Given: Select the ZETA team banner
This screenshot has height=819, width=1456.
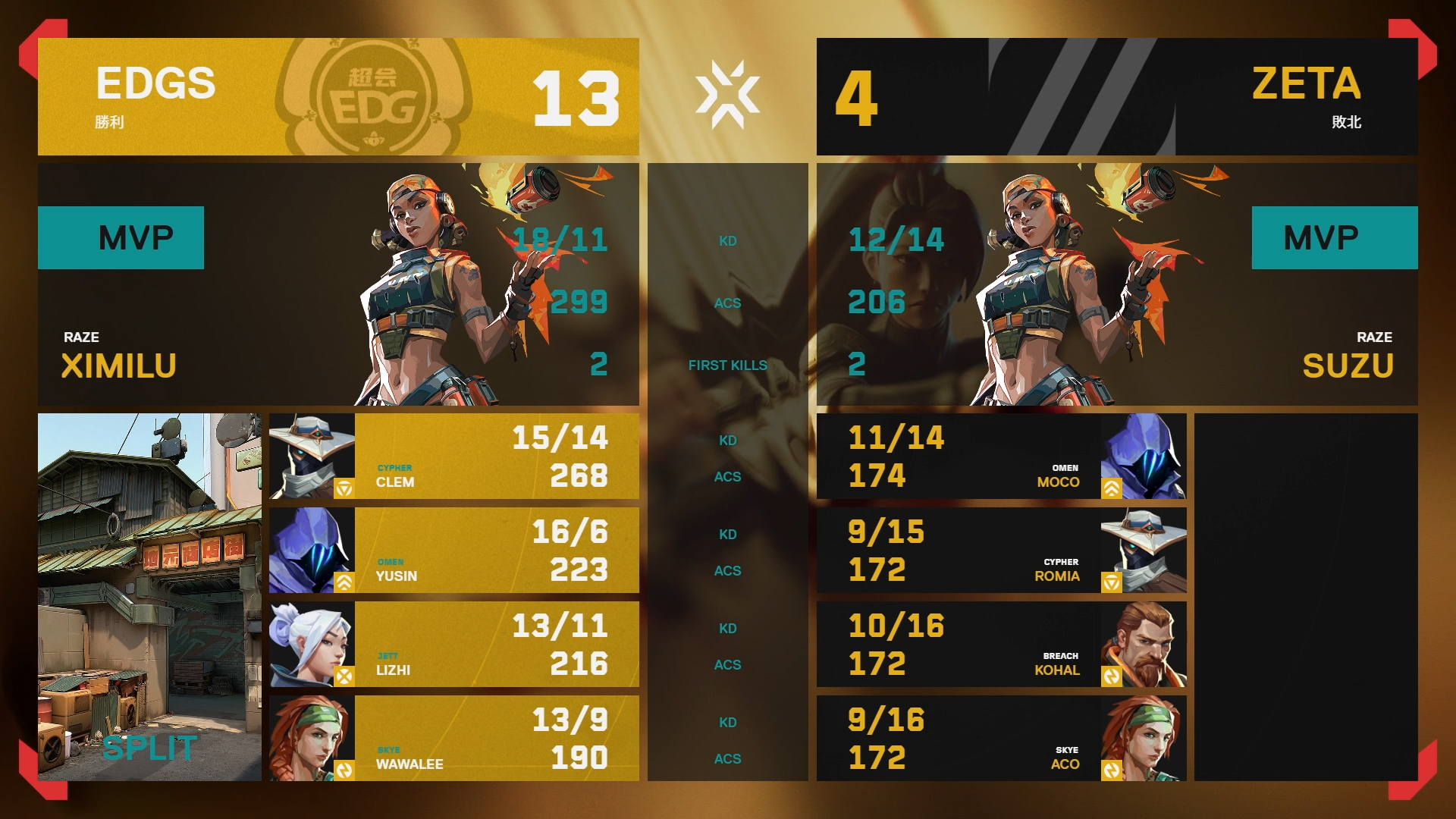Looking at the screenshot, I should point(1117,97).
